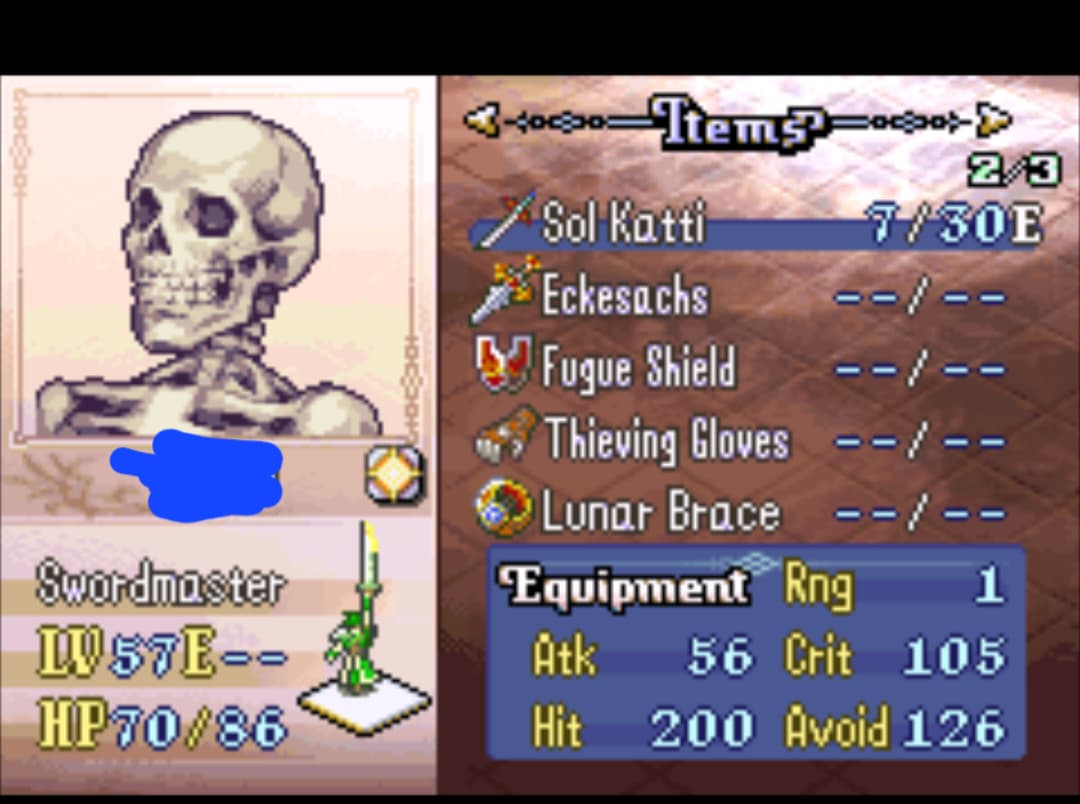Pick the Thieving Gloves entry
The height and width of the screenshot is (804, 1080).
[x=665, y=441]
